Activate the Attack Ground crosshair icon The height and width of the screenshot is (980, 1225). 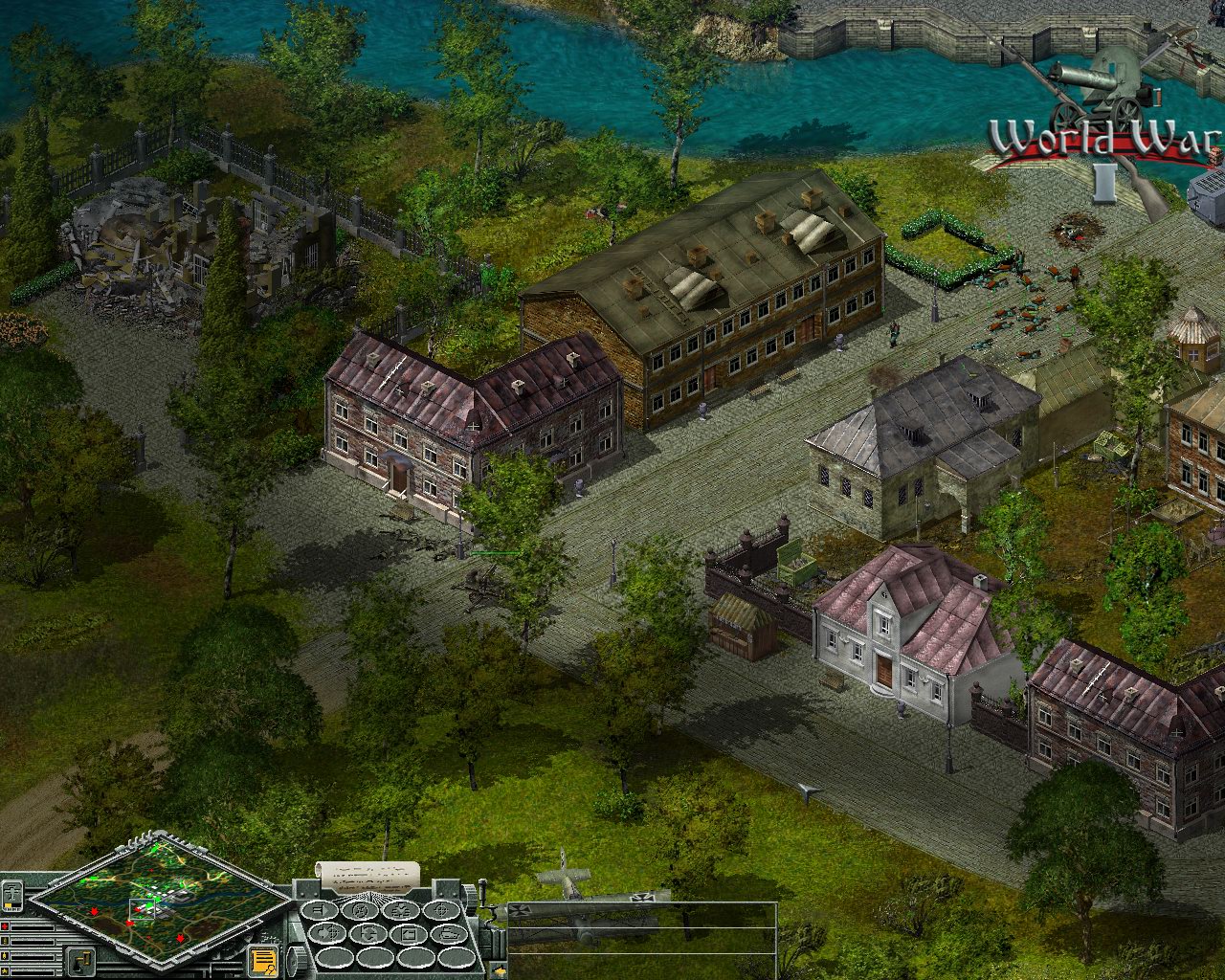(442, 911)
